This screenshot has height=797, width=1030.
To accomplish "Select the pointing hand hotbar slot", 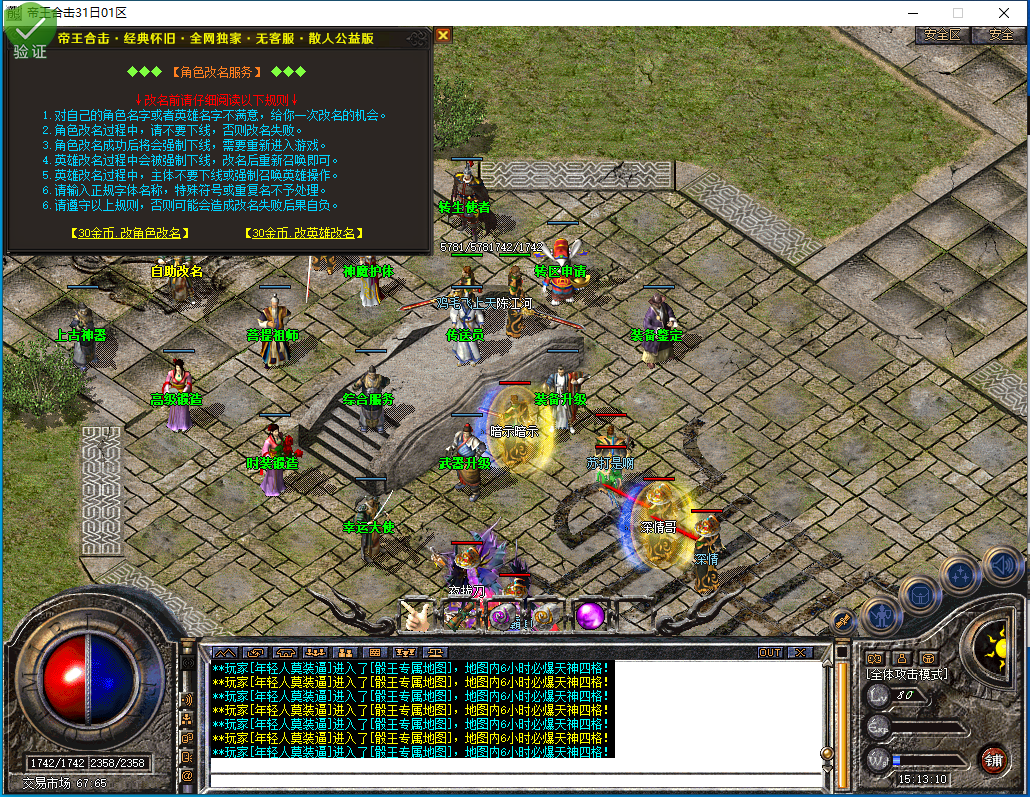I will 415,615.
